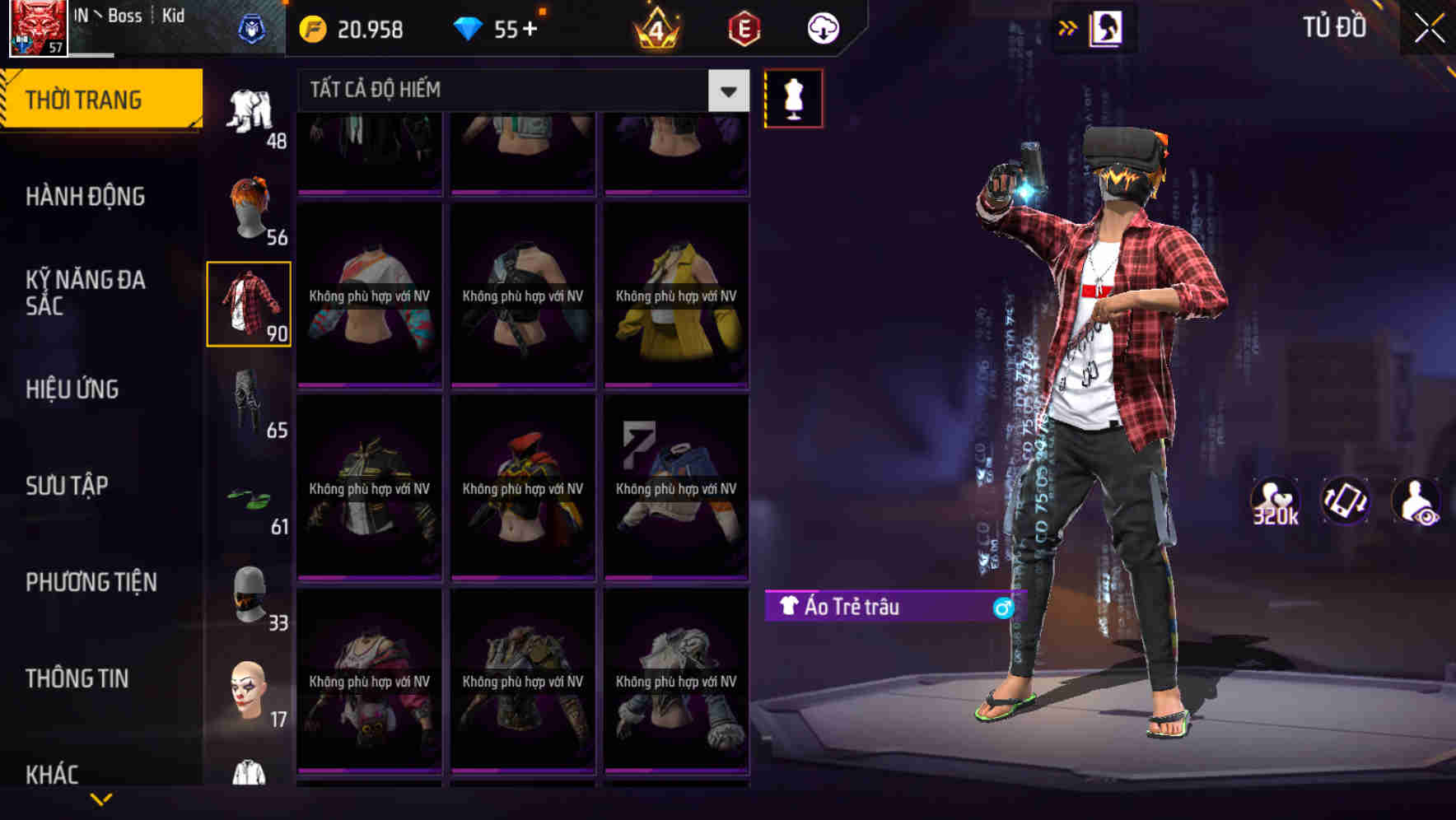Expand the chevron below KHÁC
This screenshot has height=820, width=1456.
pos(101,797)
